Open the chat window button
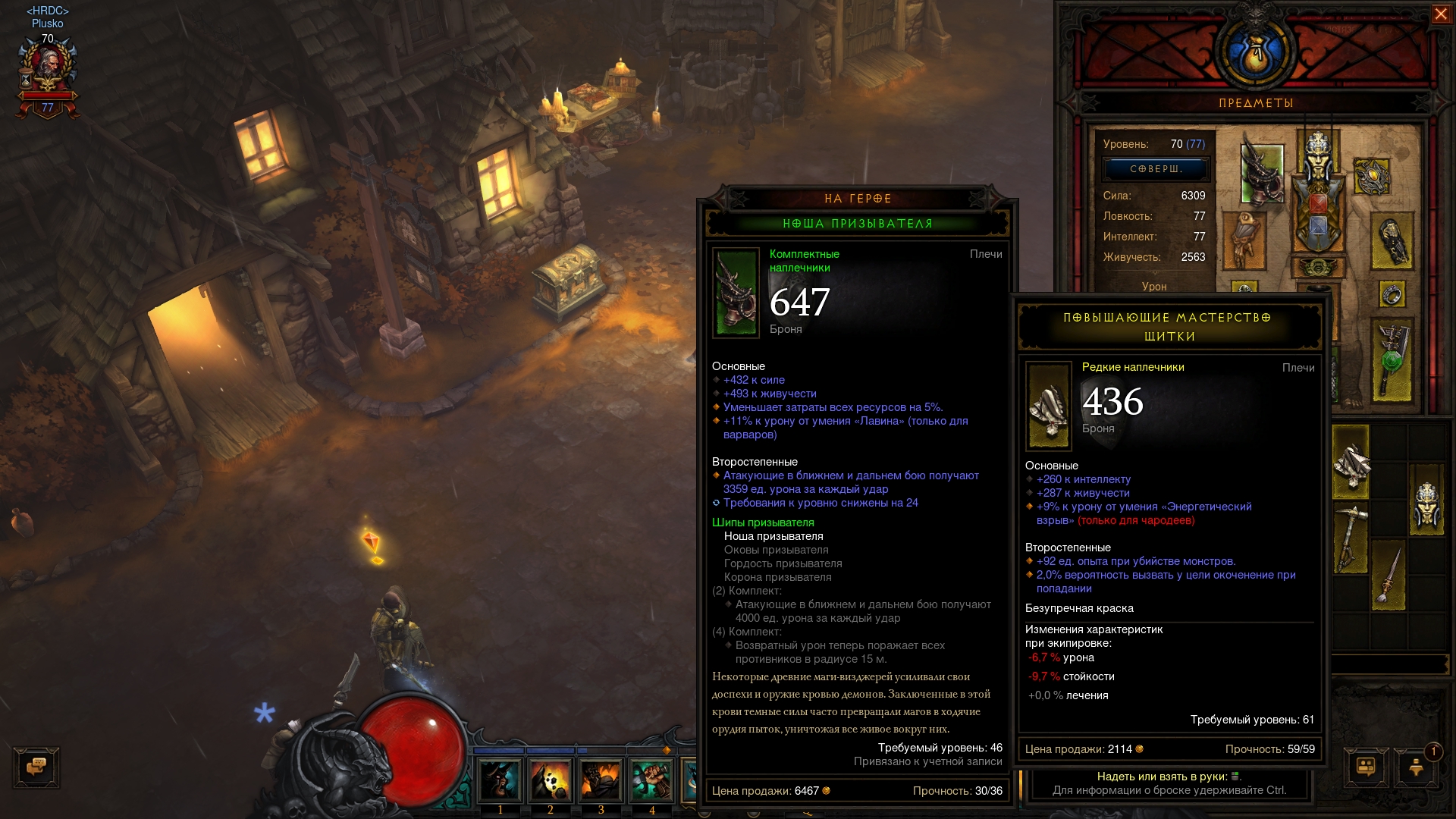1456x819 pixels. (36, 767)
